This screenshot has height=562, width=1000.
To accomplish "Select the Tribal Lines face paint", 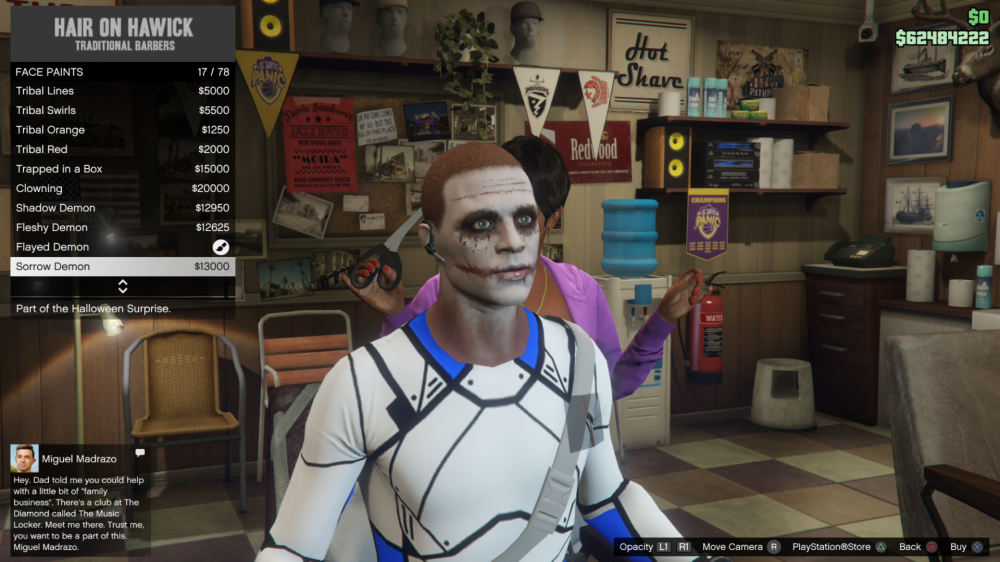I will [122, 91].
